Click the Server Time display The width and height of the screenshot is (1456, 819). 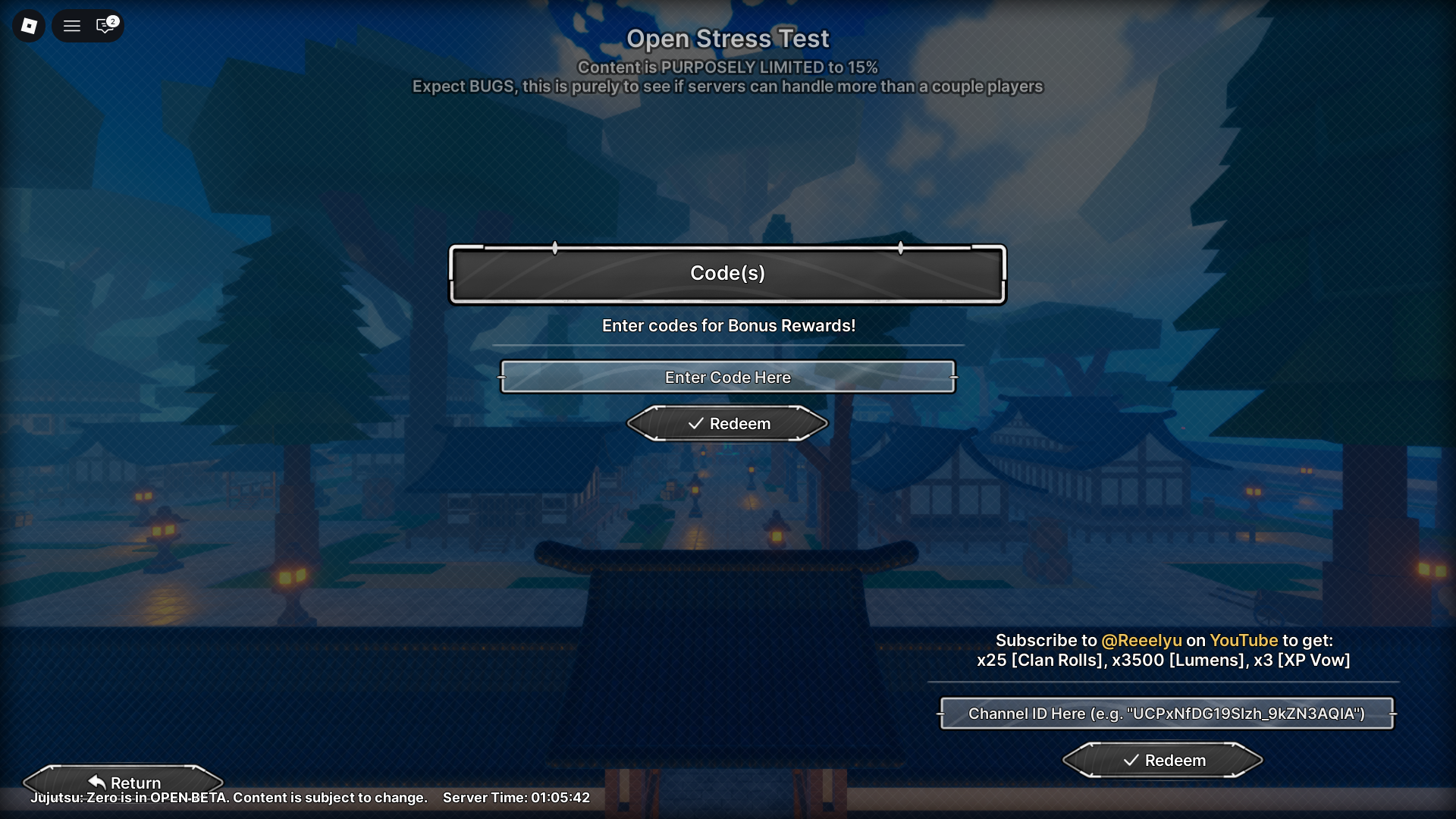click(516, 798)
